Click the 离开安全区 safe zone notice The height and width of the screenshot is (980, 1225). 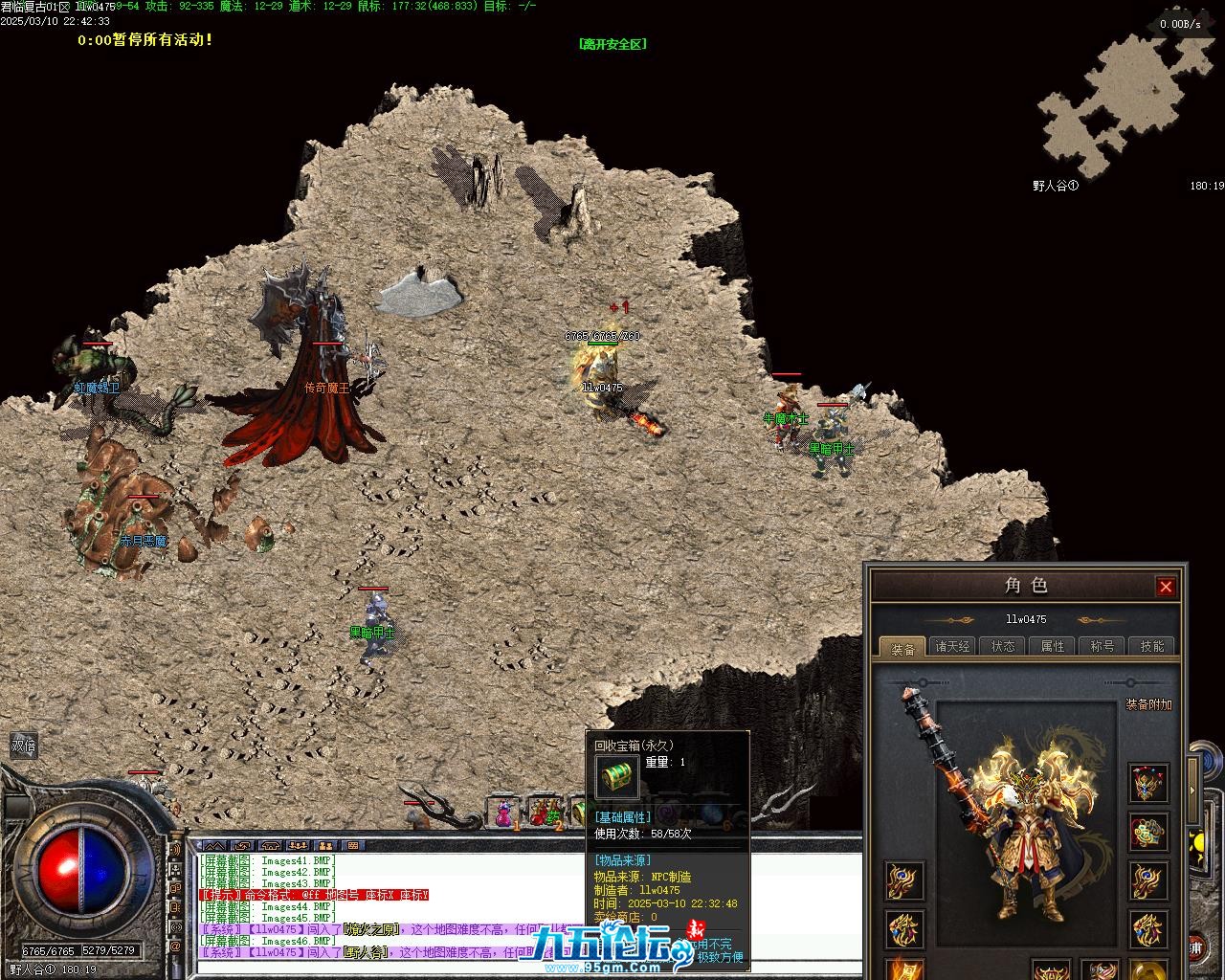click(612, 44)
